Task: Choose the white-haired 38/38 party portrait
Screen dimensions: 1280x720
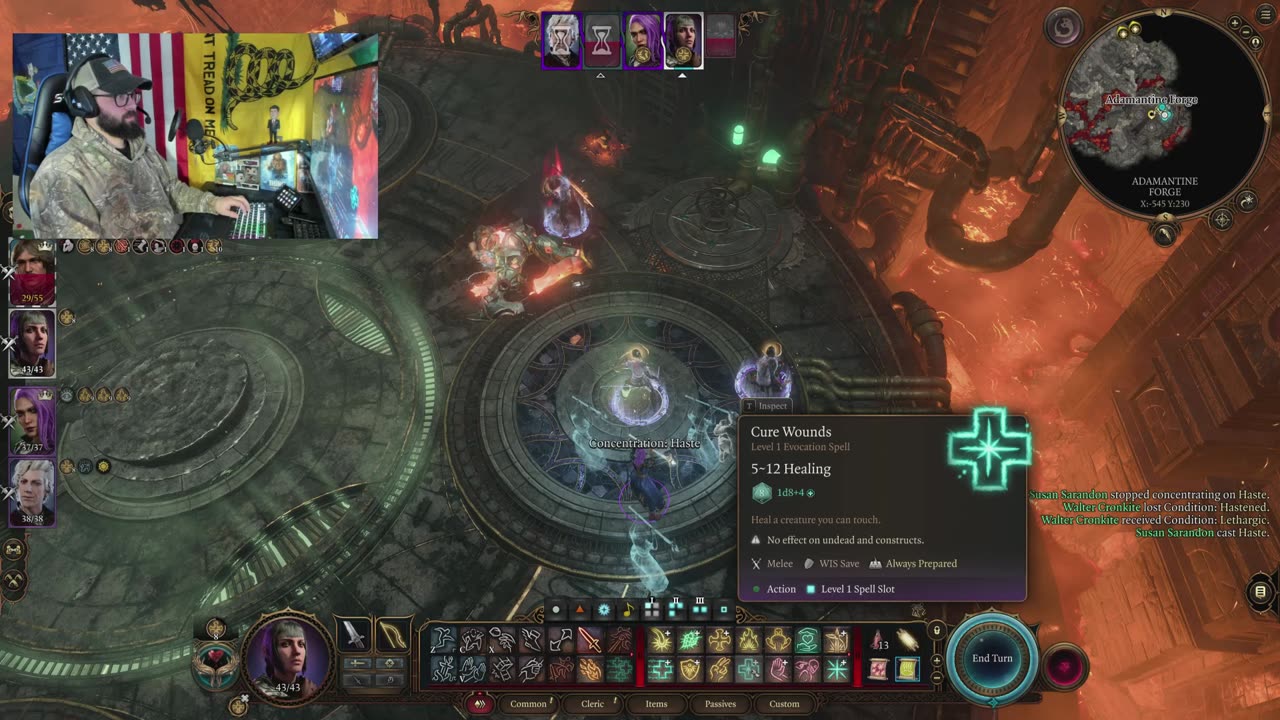Action: coord(32,491)
